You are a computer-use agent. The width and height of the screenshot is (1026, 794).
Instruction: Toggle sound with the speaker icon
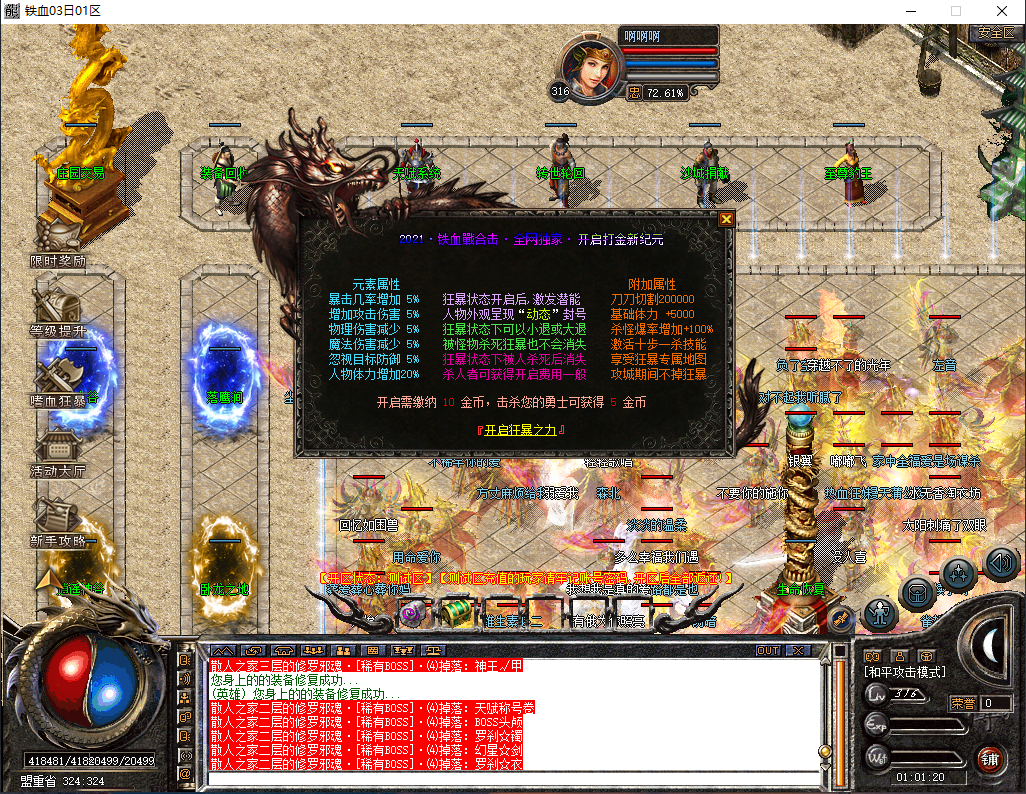coord(1001,564)
